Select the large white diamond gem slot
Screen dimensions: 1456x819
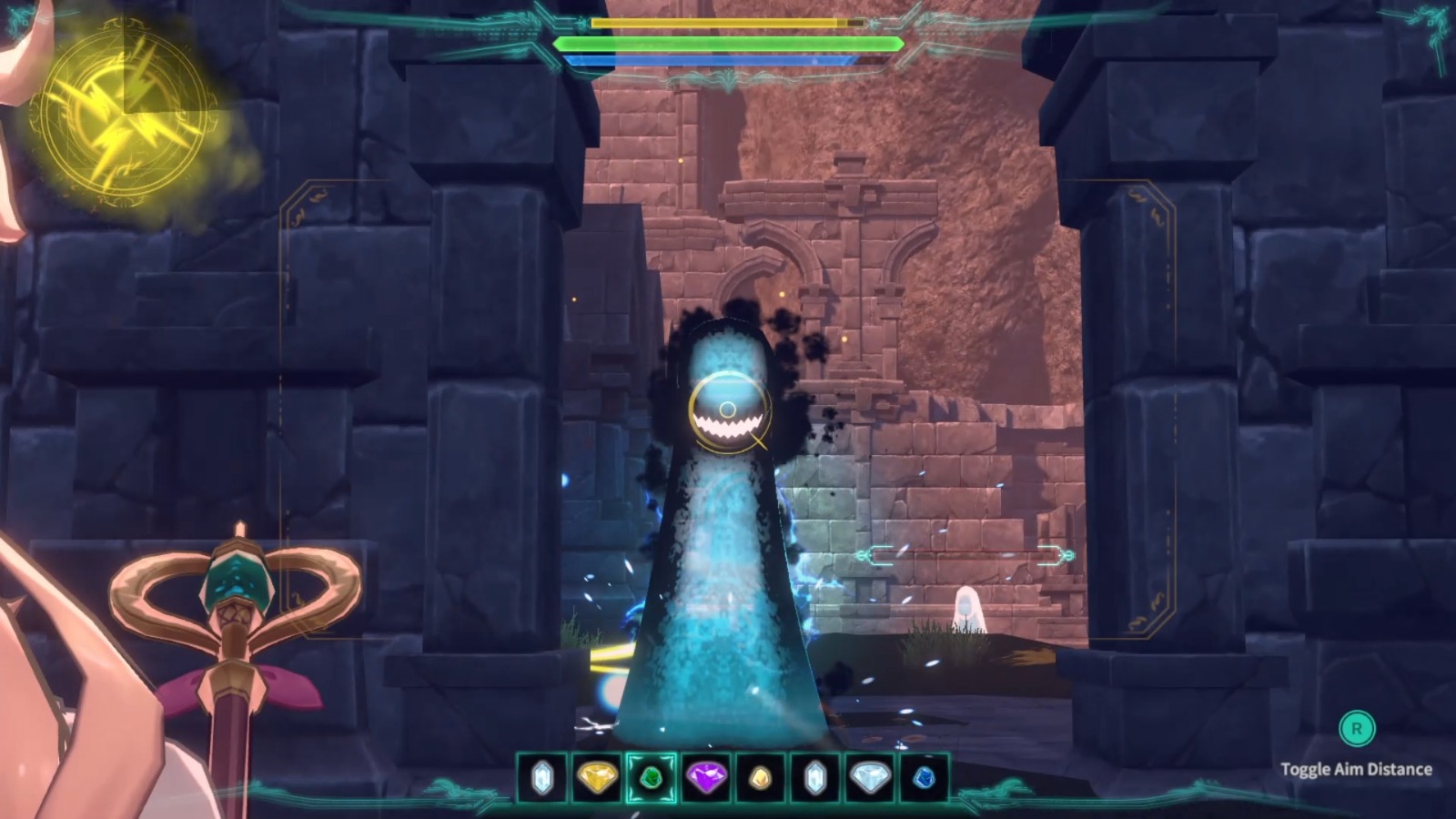(871, 779)
